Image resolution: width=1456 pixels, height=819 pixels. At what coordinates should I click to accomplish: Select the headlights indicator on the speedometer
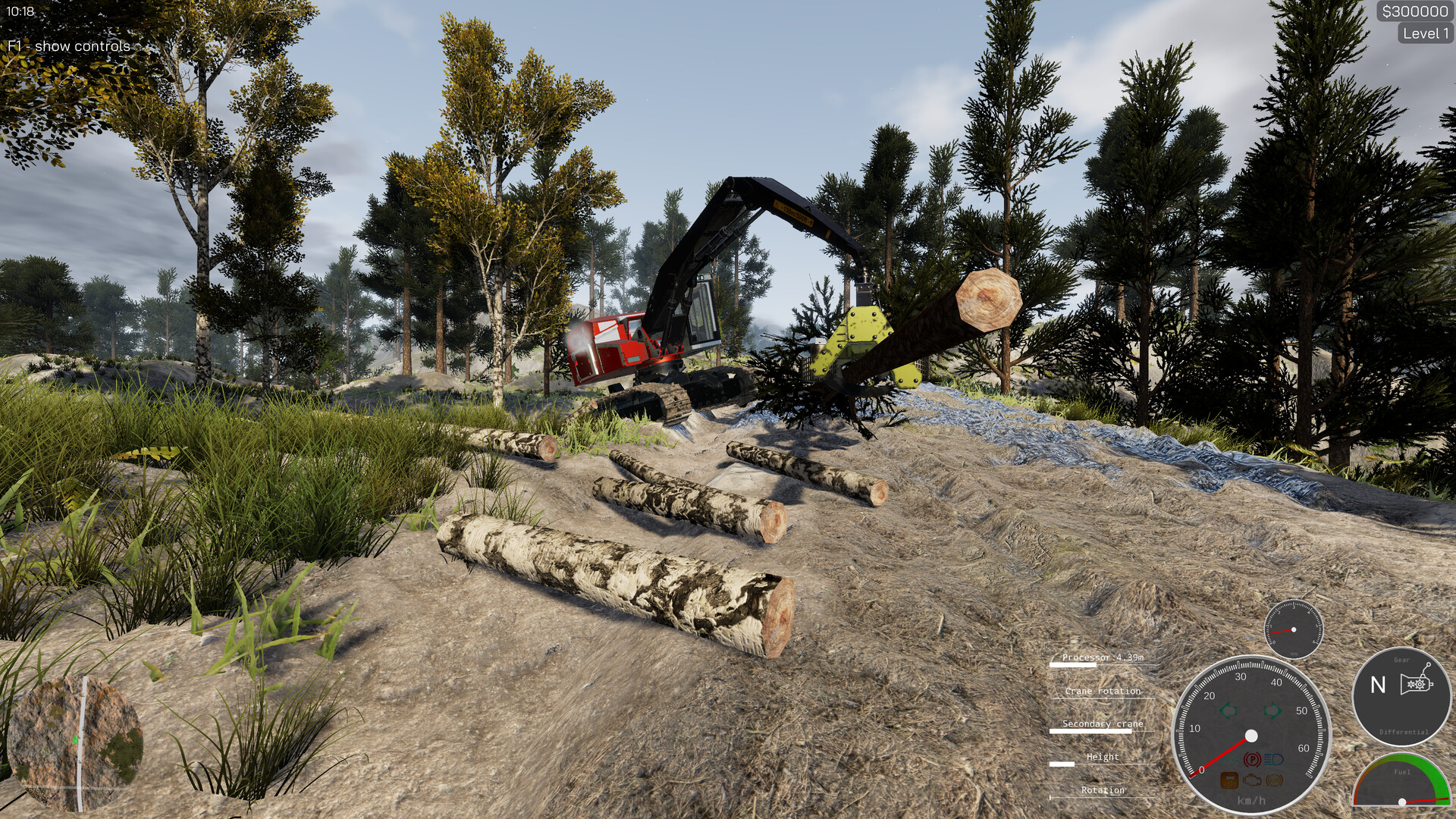1274,761
